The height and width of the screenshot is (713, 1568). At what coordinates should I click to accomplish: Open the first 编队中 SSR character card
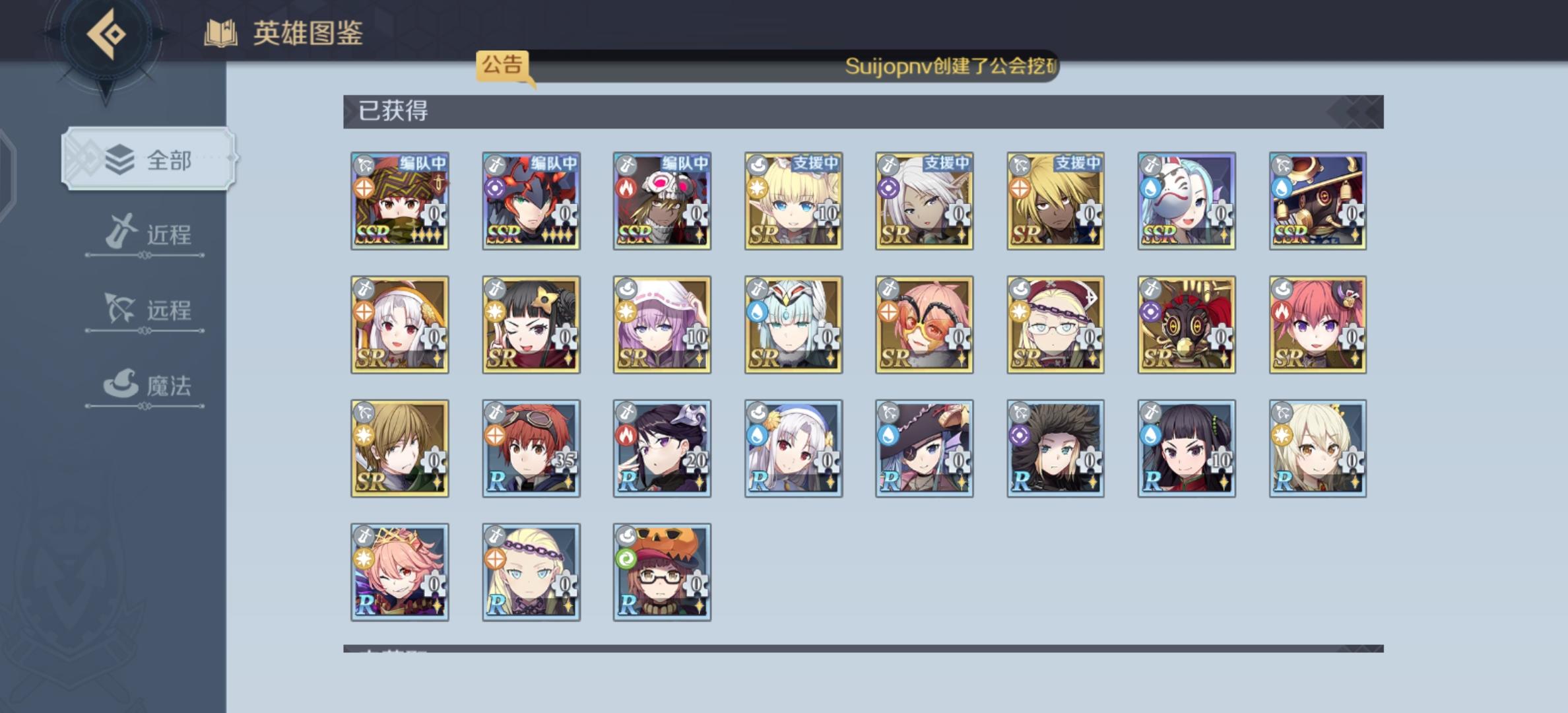point(399,201)
